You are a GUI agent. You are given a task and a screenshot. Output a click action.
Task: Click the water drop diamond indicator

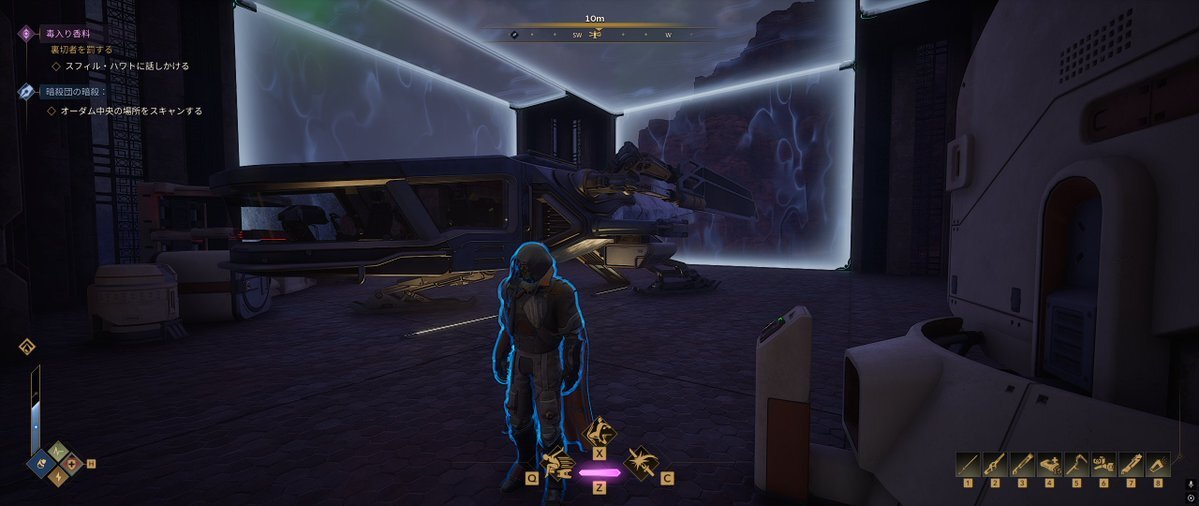pos(27,347)
